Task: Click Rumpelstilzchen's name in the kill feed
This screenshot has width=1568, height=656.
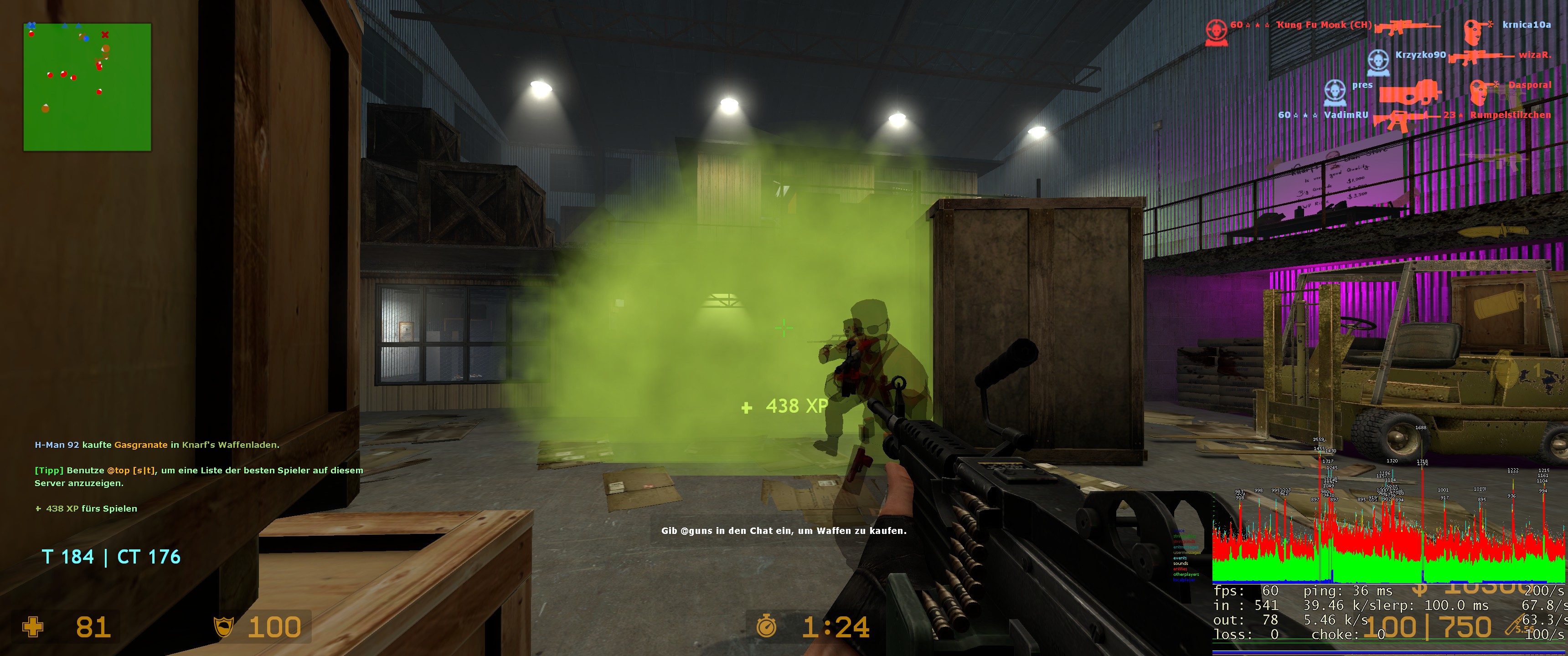Action: [x=1510, y=115]
